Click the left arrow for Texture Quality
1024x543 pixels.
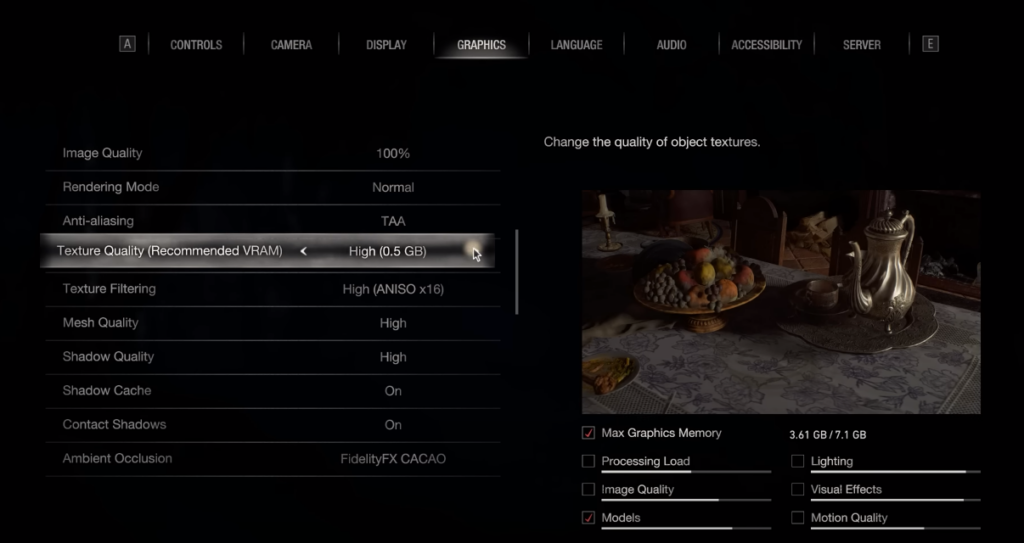(303, 252)
